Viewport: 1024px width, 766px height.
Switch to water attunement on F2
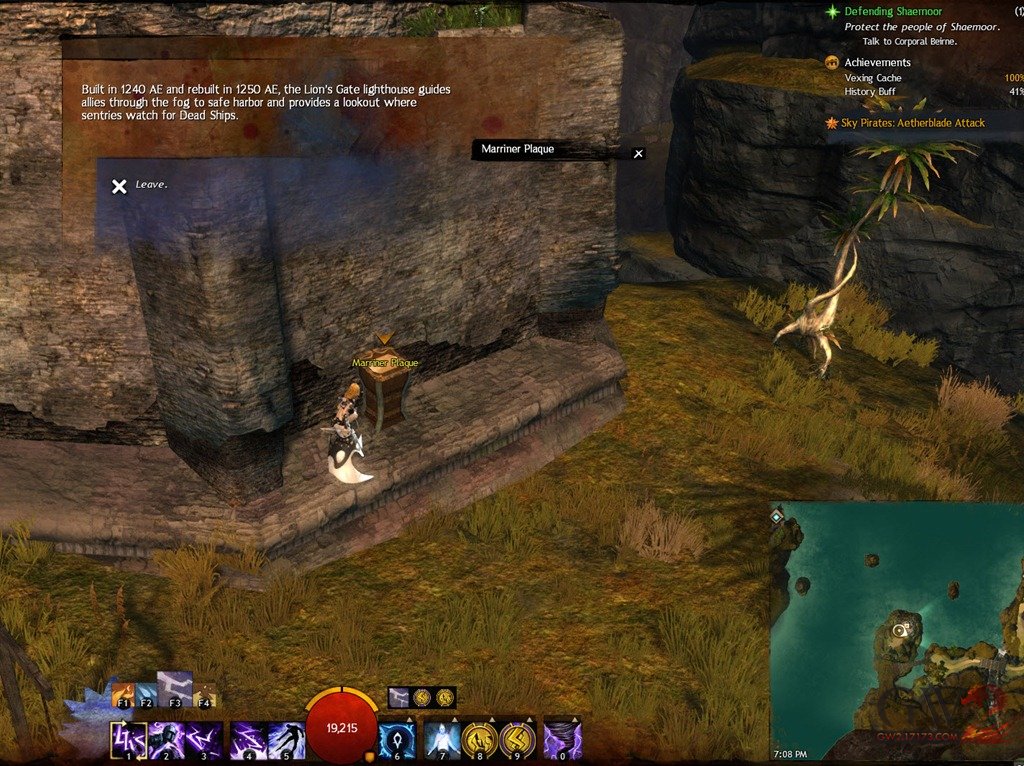[146, 694]
